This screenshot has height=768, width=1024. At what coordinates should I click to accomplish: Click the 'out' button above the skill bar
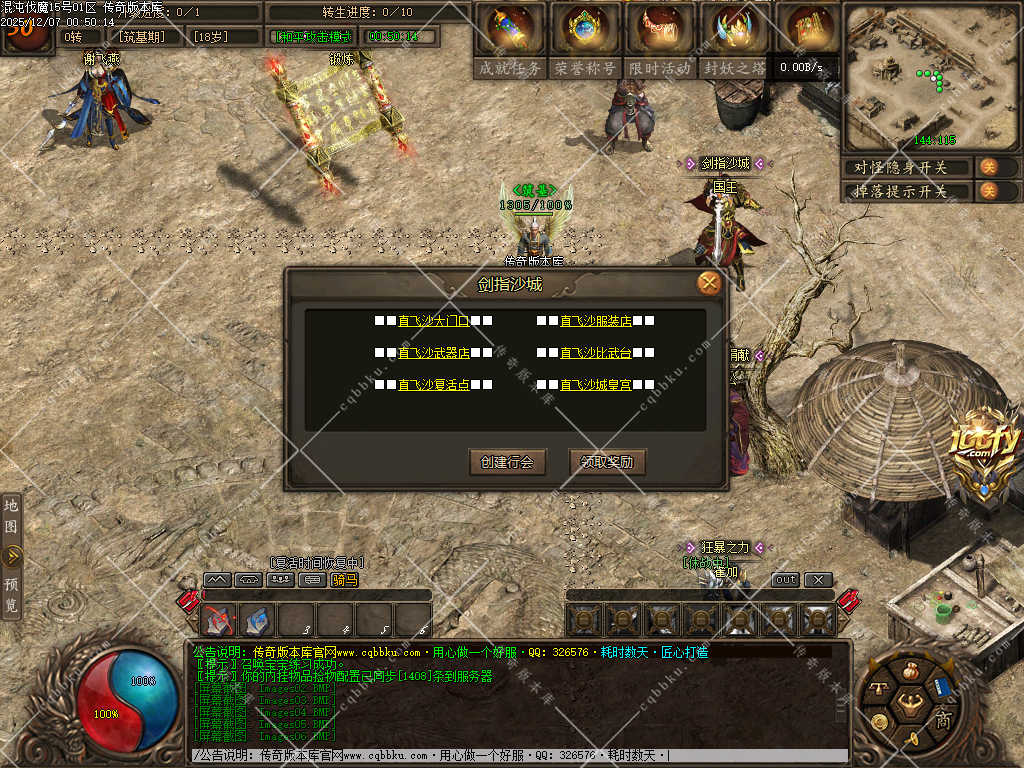pos(786,580)
